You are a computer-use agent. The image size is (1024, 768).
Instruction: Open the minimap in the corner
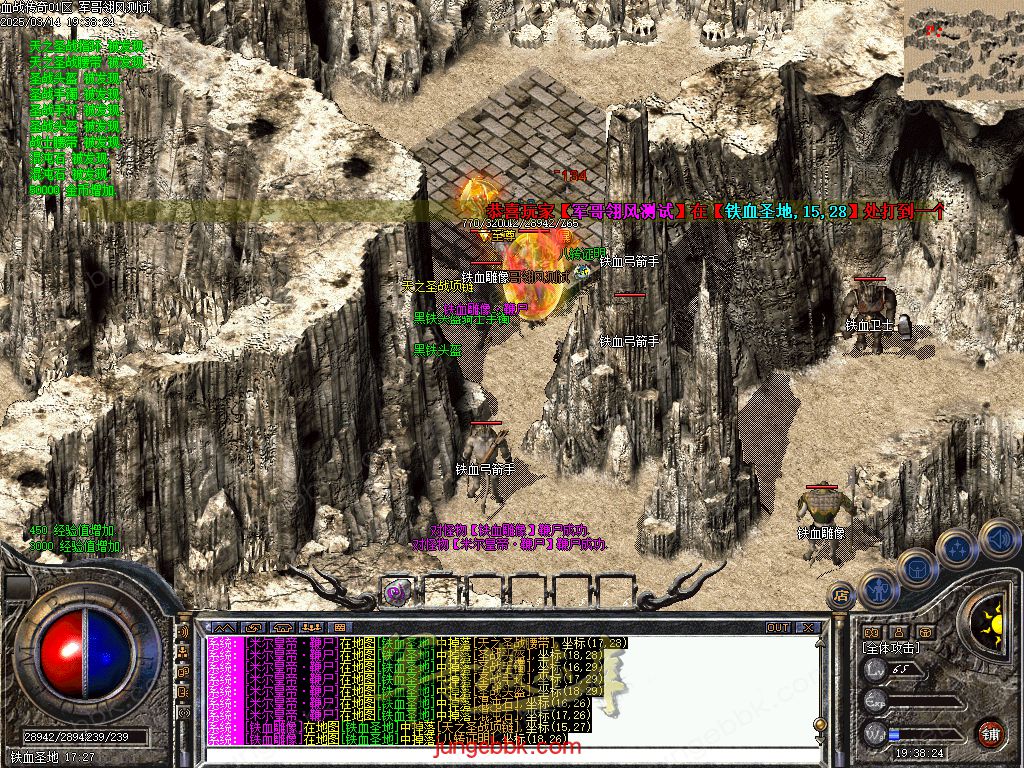tap(962, 50)
